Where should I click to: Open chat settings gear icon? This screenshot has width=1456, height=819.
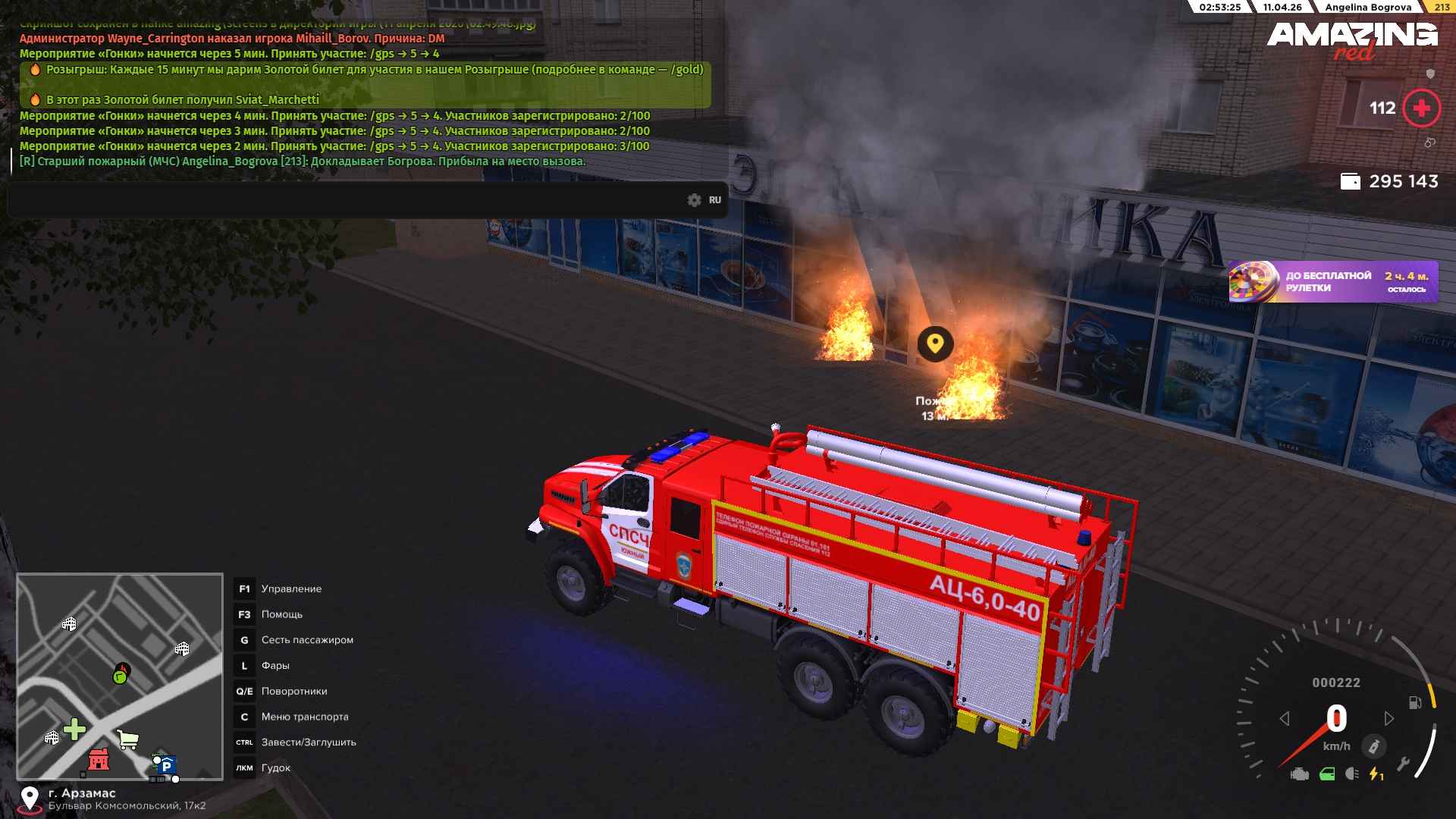694,200
